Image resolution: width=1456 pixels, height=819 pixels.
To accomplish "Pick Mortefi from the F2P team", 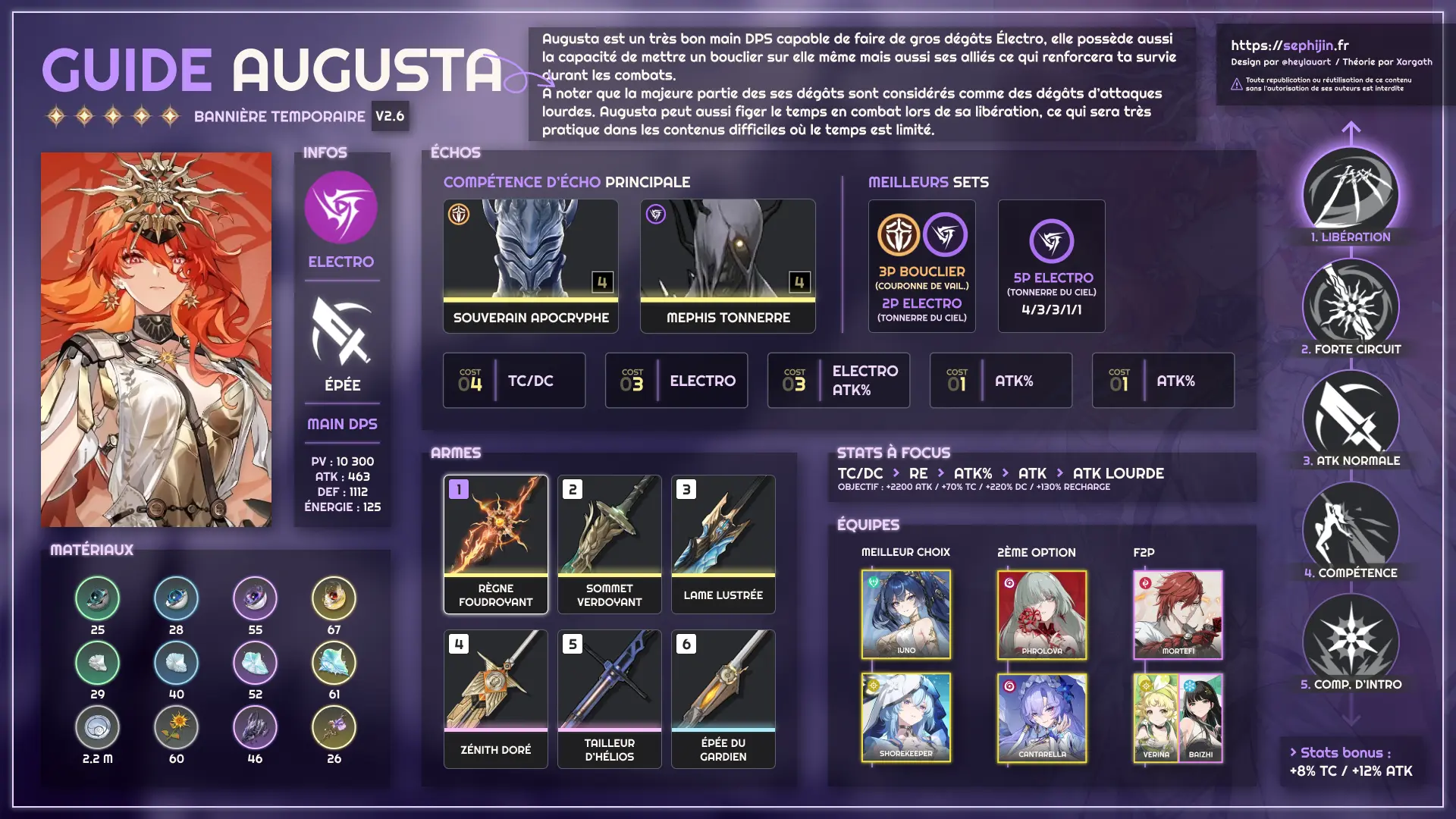I will coord(1178,613).
